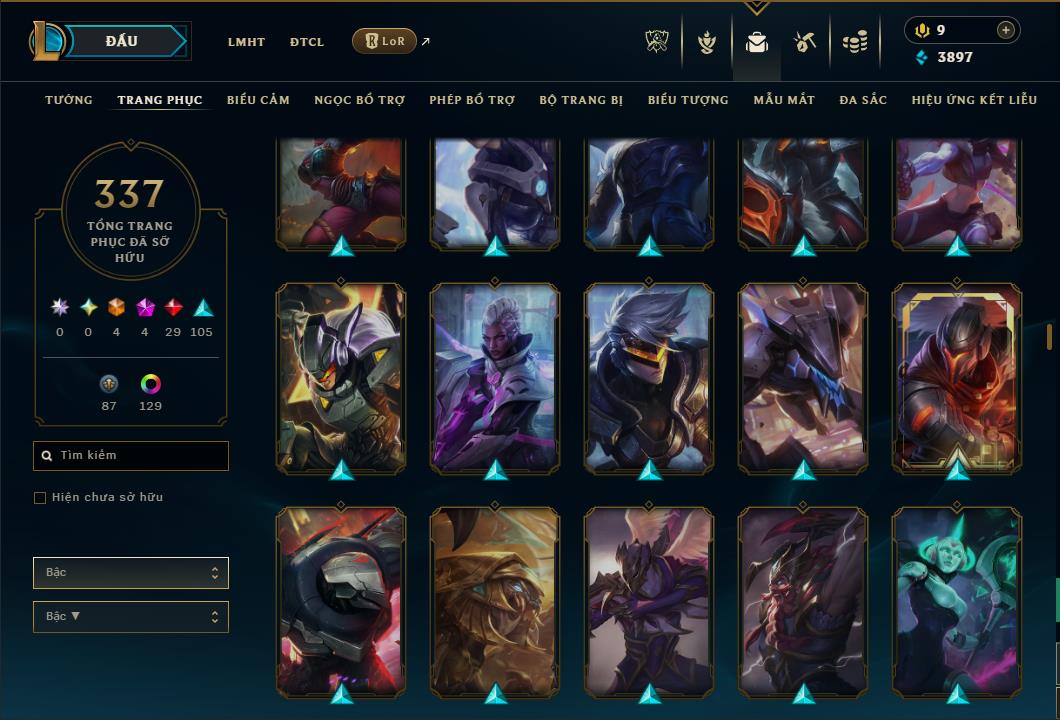Select the teal ghostly woman skin card
This screenshot has height=720, width=1060.
tap(957, 602)
